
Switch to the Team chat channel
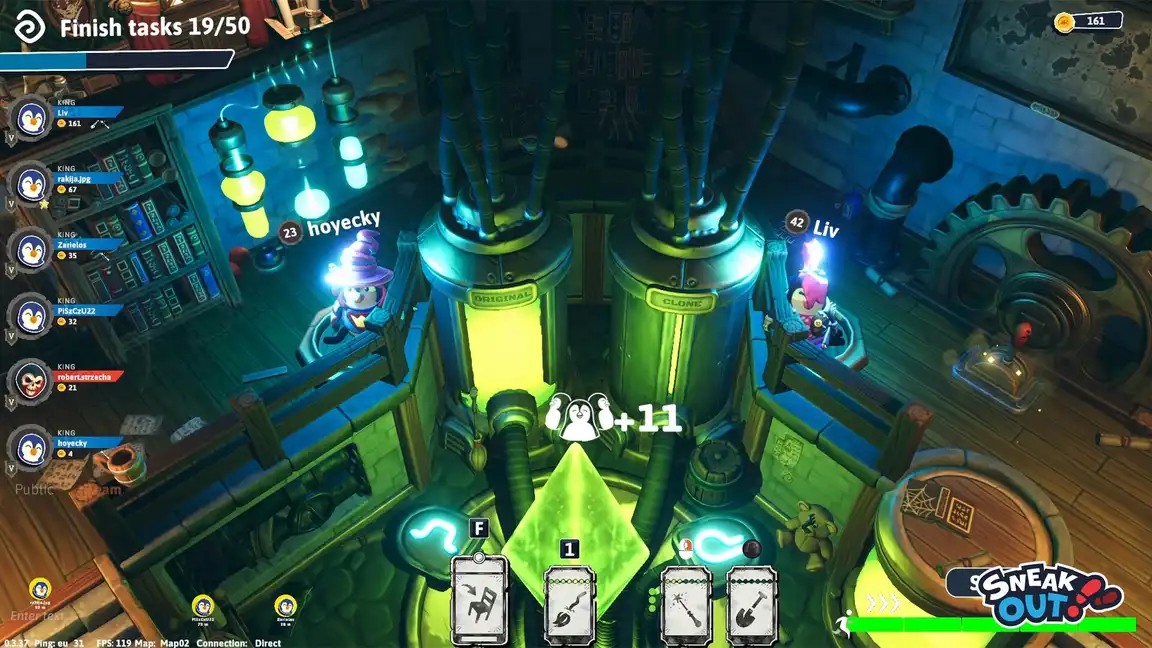tap(100, 490)
